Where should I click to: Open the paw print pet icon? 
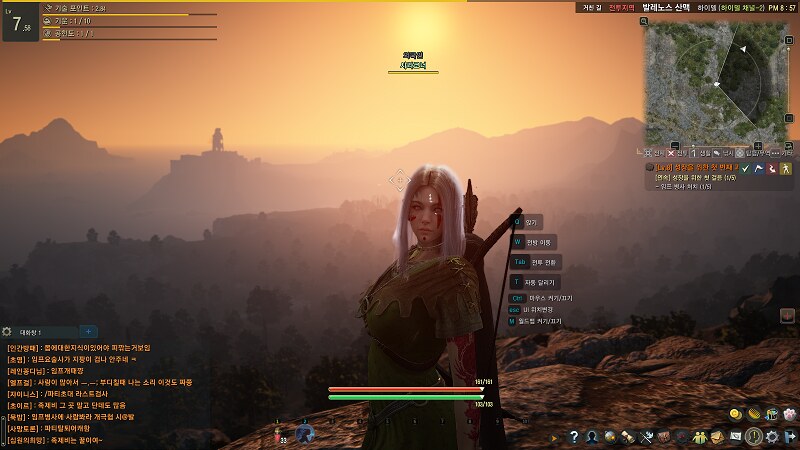tap(789, 414)
